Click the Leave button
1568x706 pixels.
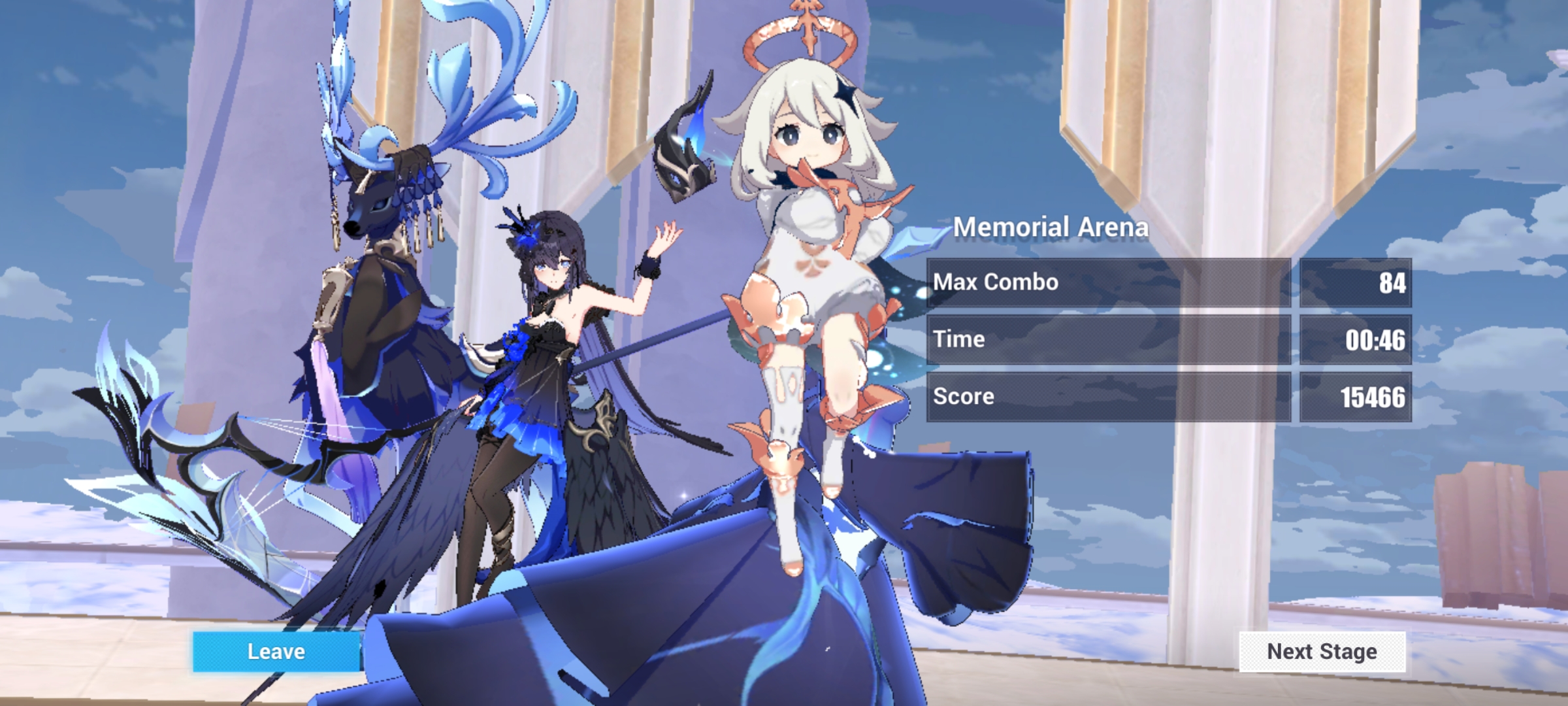pyautogui.click(x=274, y=651)
